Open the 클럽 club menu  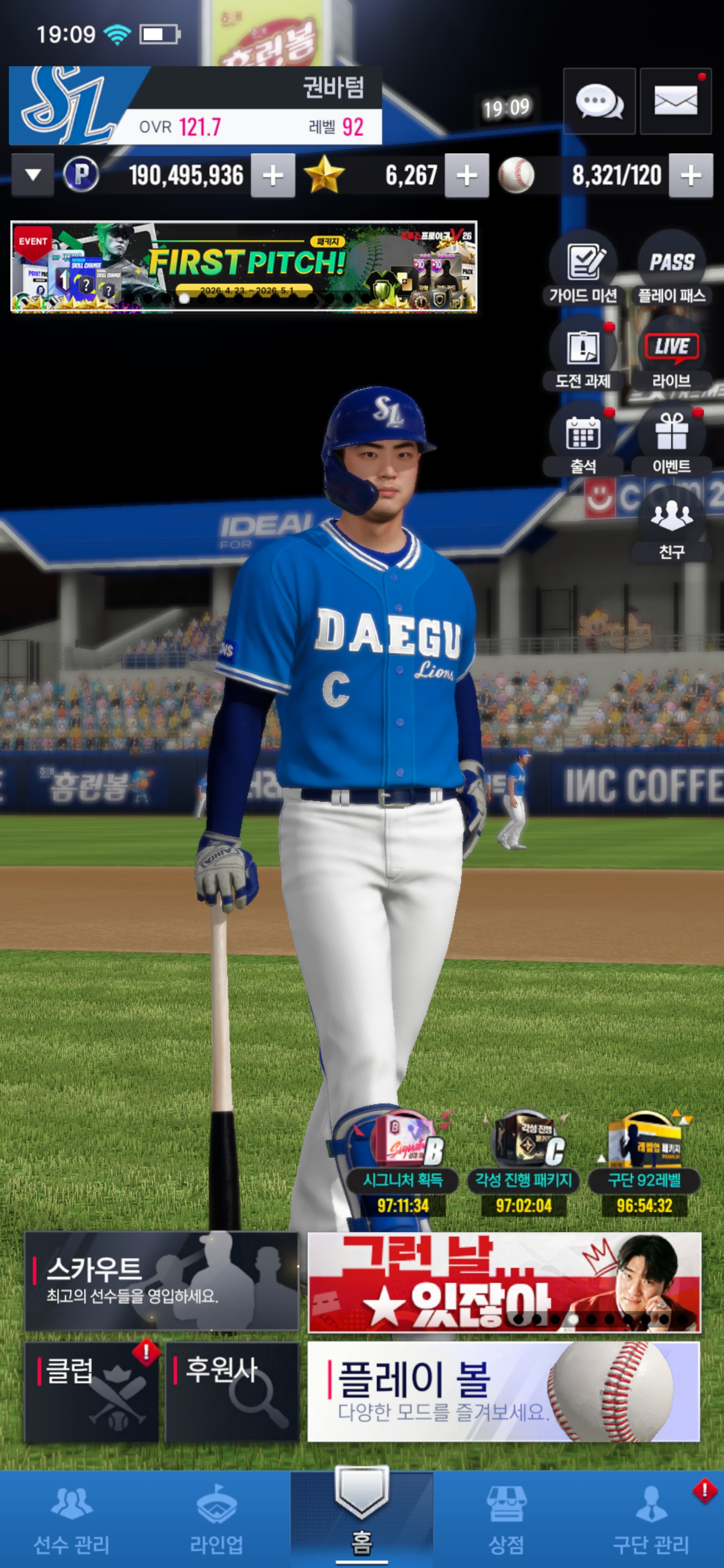coord(92,1392)
